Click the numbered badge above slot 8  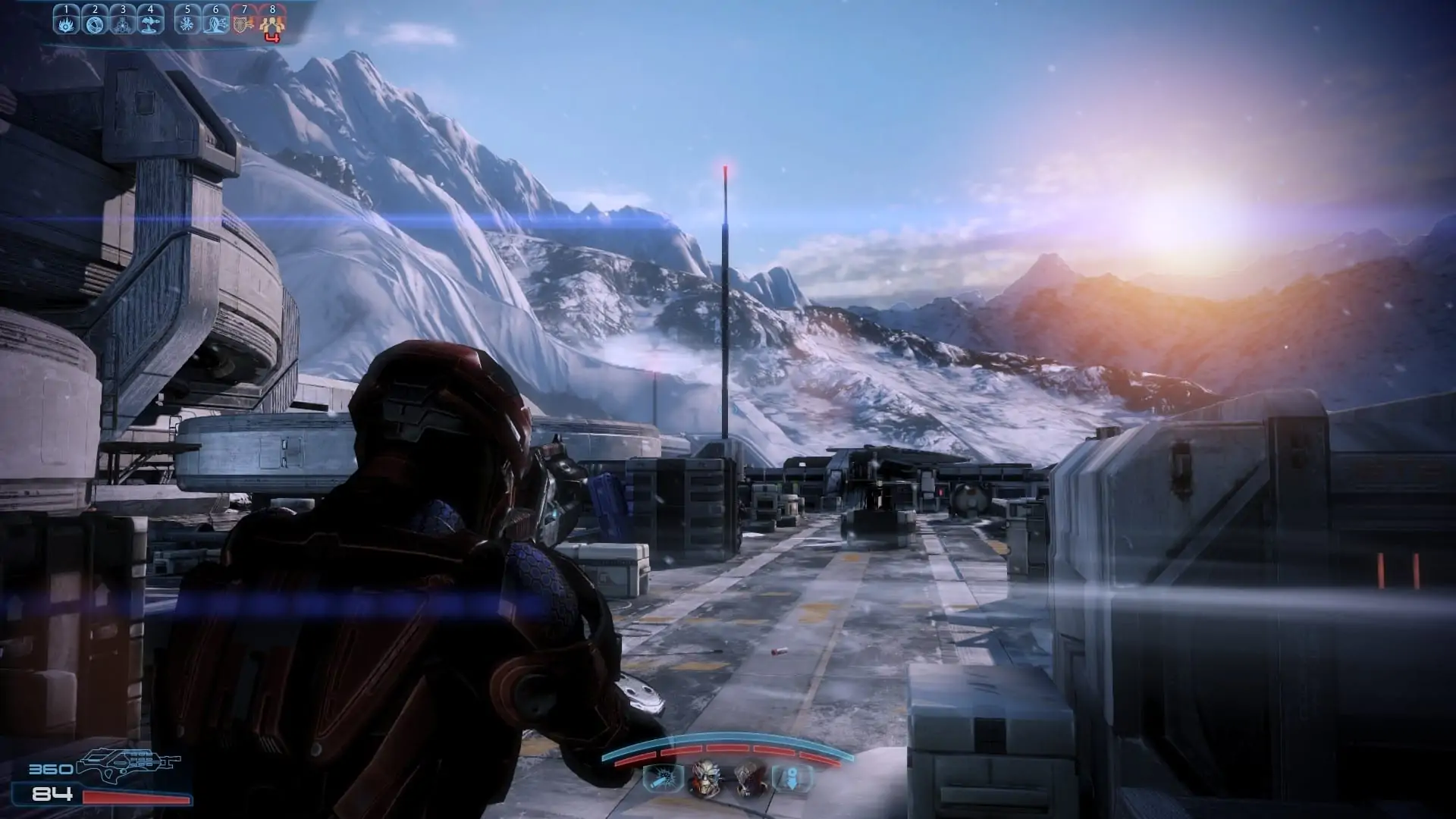click(x=271, y=9)
